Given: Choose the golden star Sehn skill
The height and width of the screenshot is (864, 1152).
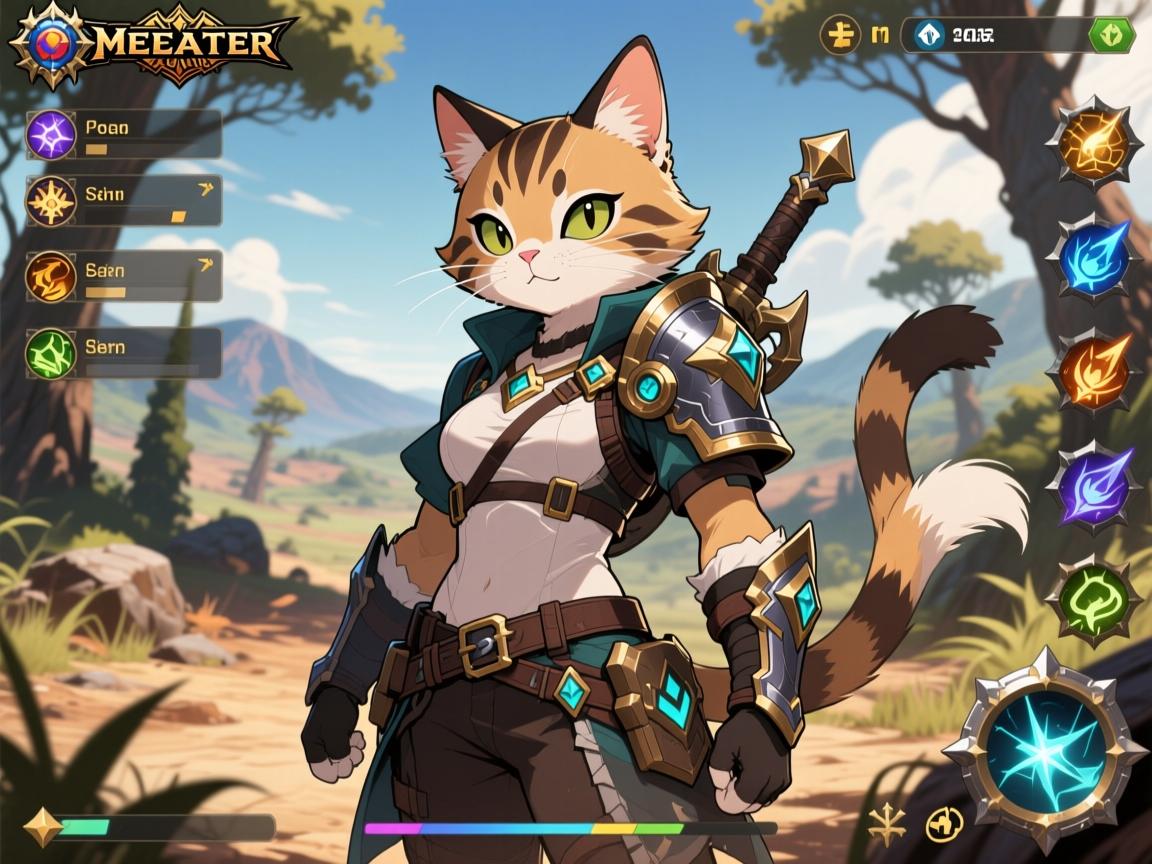Looking at the screenshot, I should 51,200.
